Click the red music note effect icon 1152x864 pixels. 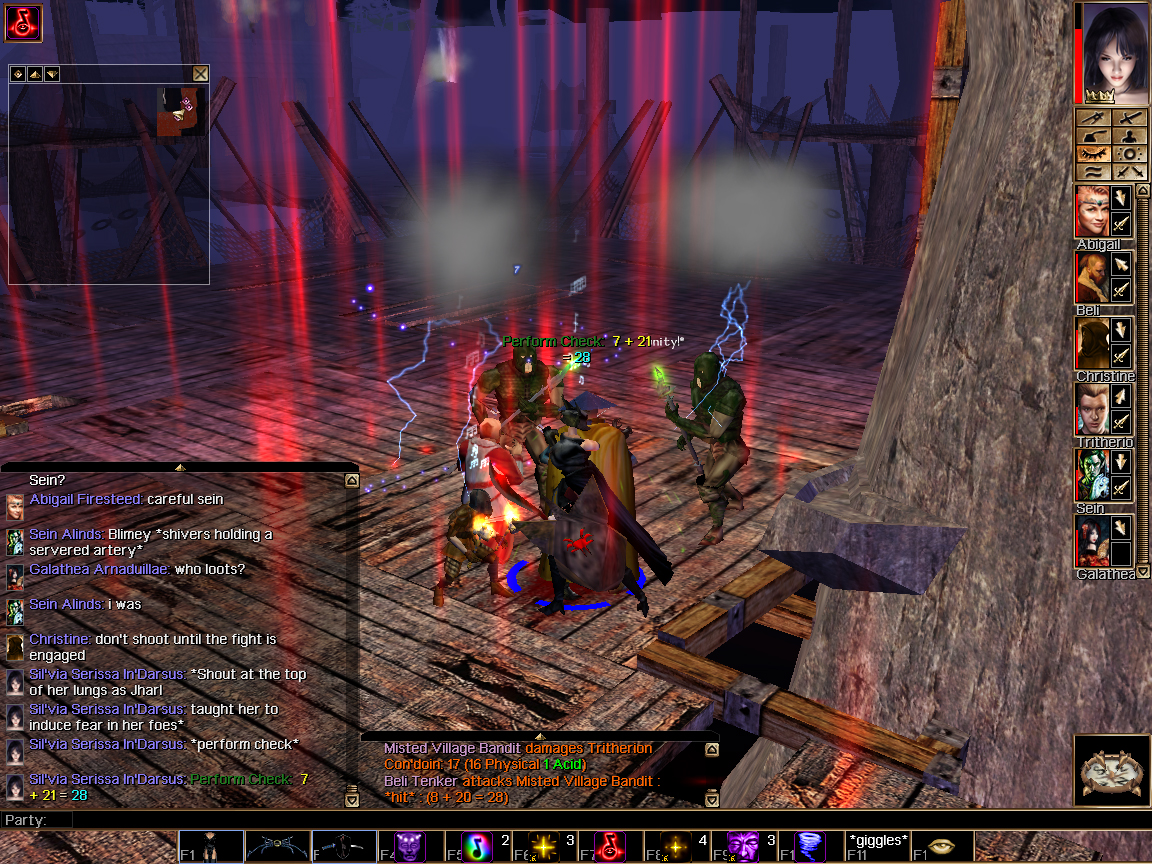pyautogui.click(x=23, y=23)
